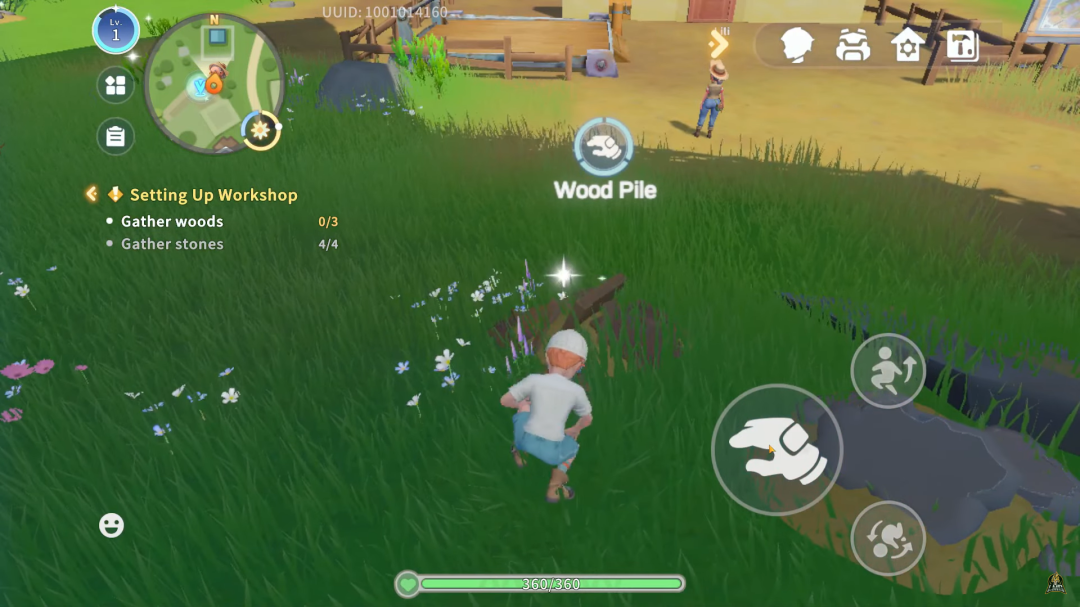
Task: Open the four-squares main menu button
Action: pyautogui.click(x=116, y=85)
